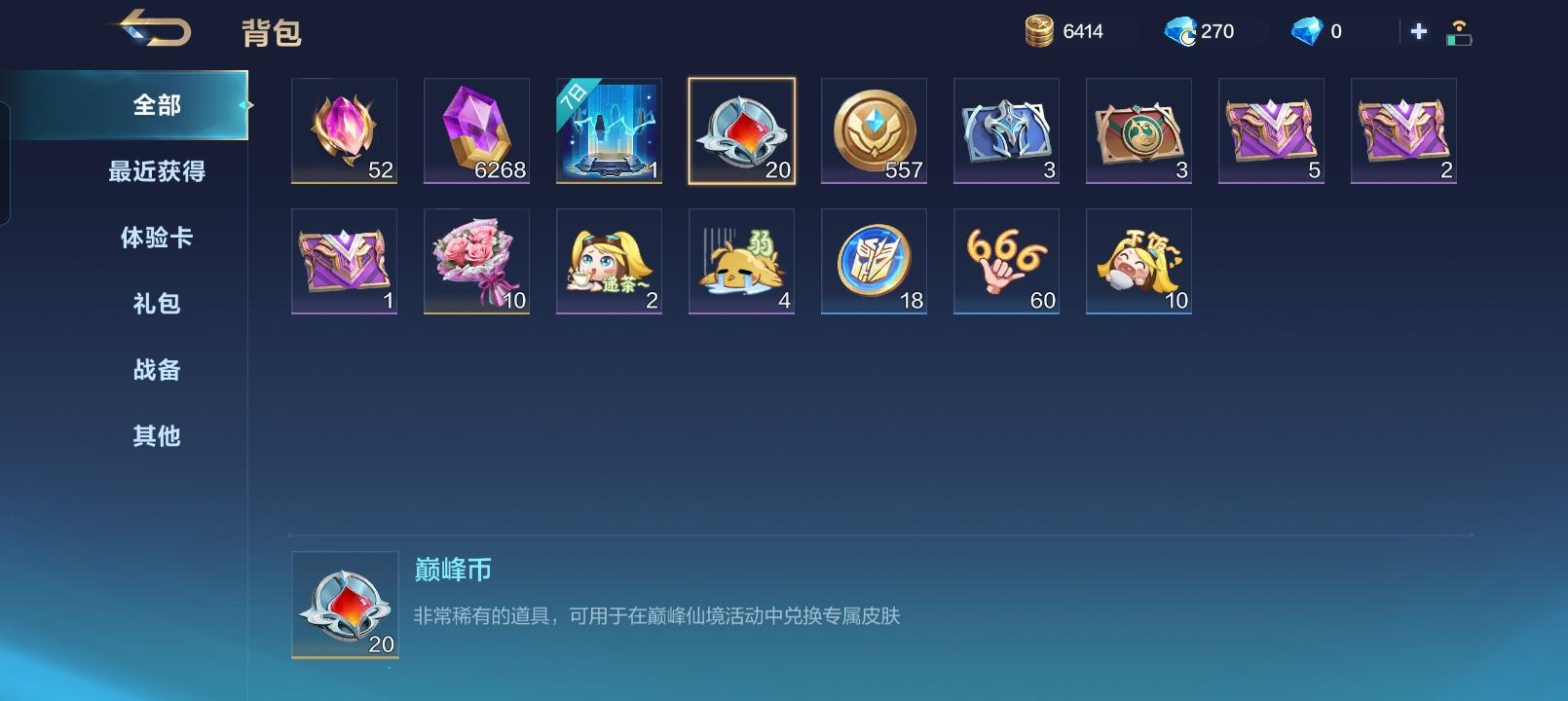Select the 巅峰币 item in the grid
Image resolution: width=1568 pixels, height=701 pixels.
click(x=740, y=131)
